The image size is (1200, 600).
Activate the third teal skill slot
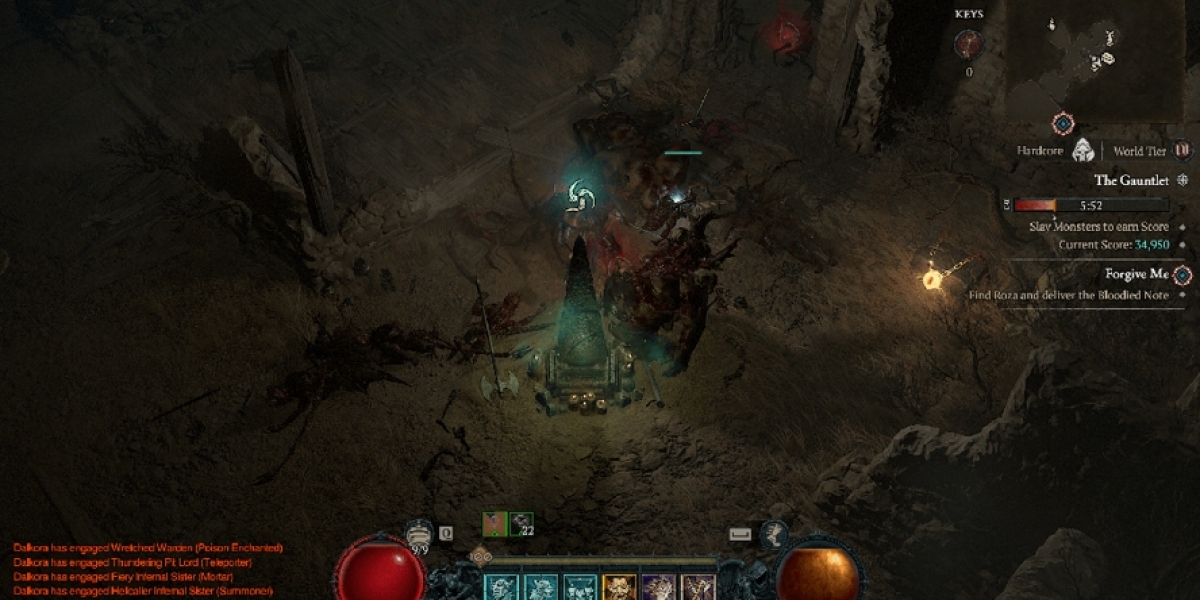pos(580,588)
